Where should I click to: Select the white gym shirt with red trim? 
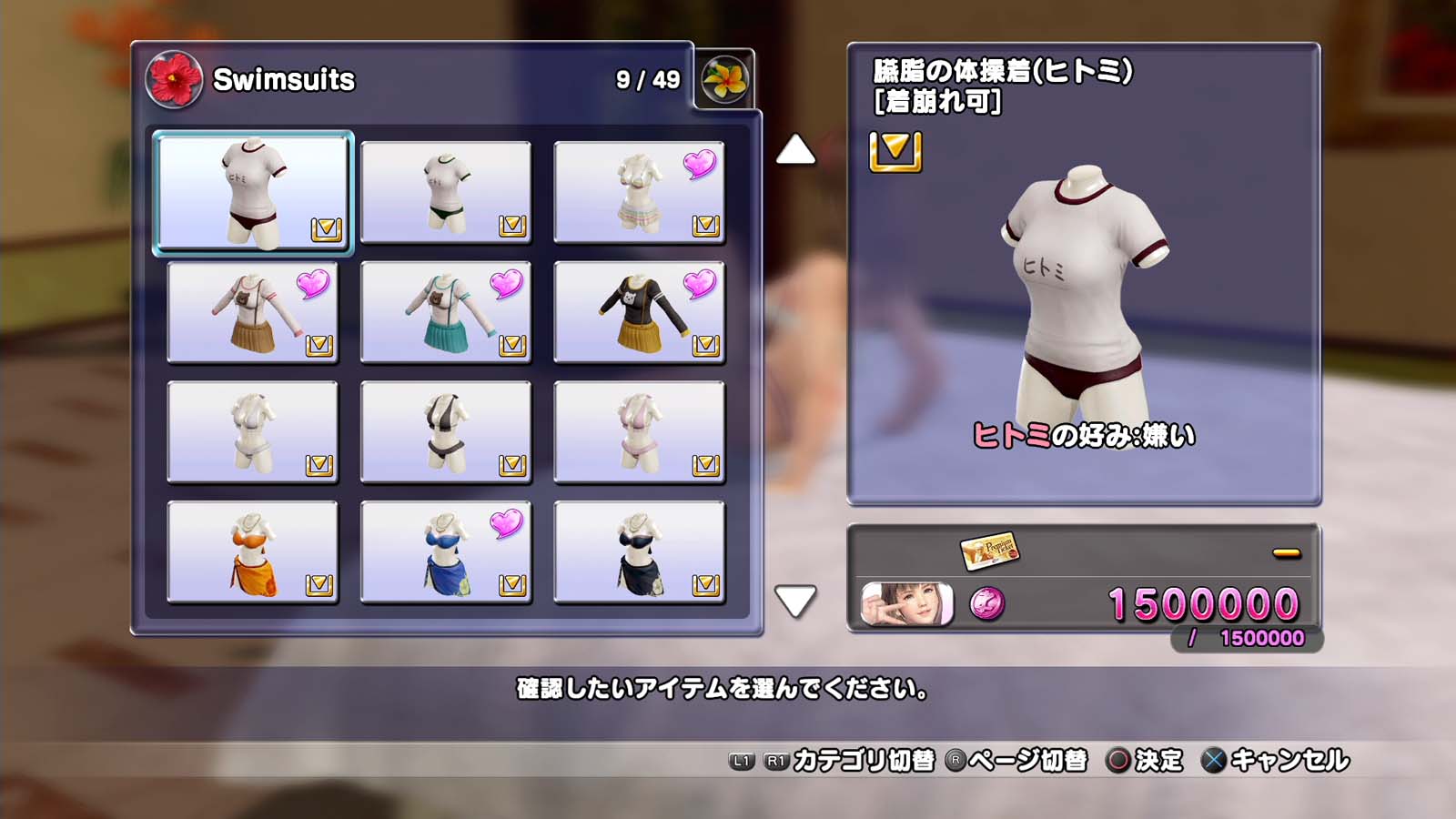point(253,192)
